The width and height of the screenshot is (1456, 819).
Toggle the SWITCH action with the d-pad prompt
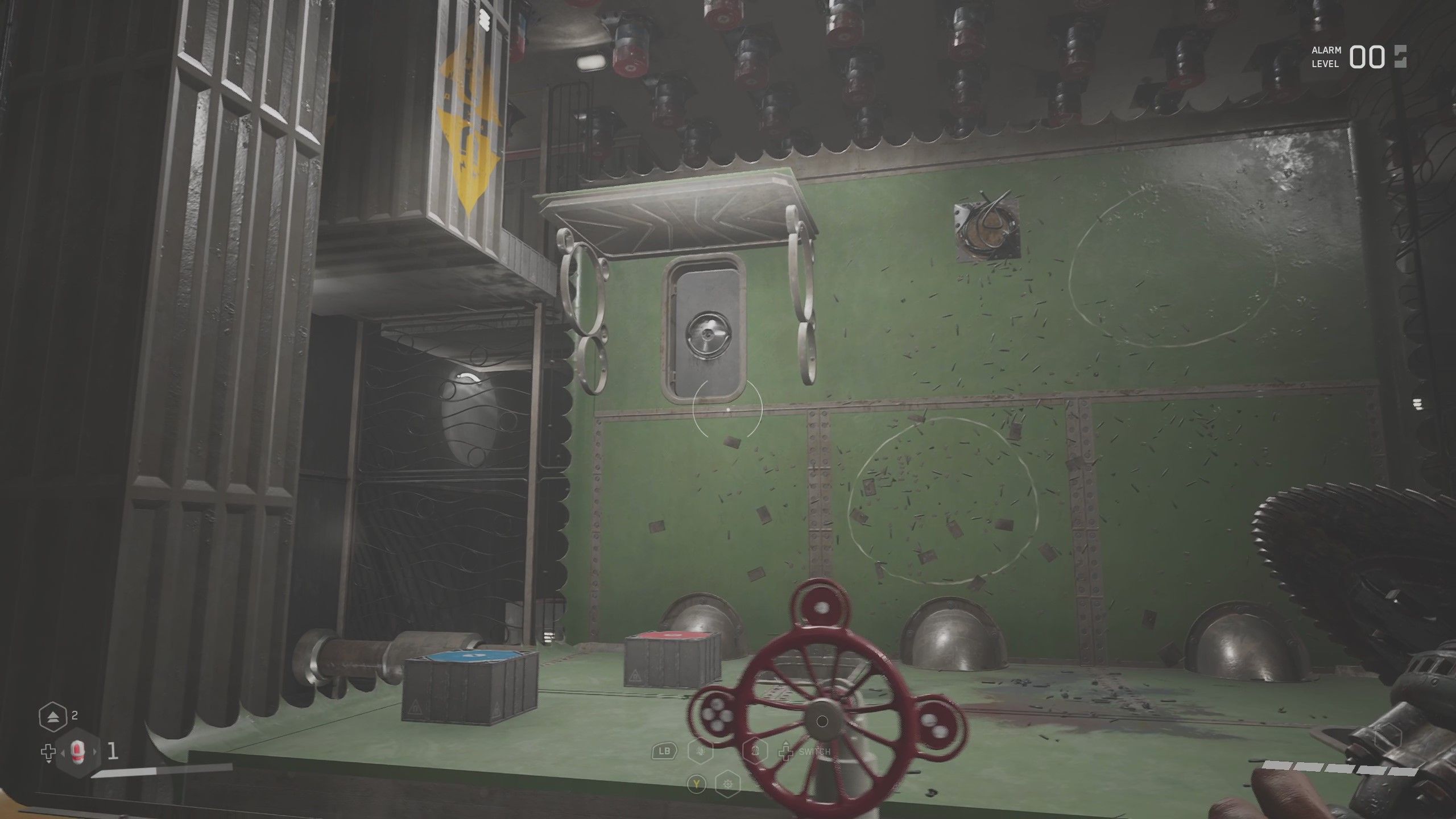coord(787,753)
